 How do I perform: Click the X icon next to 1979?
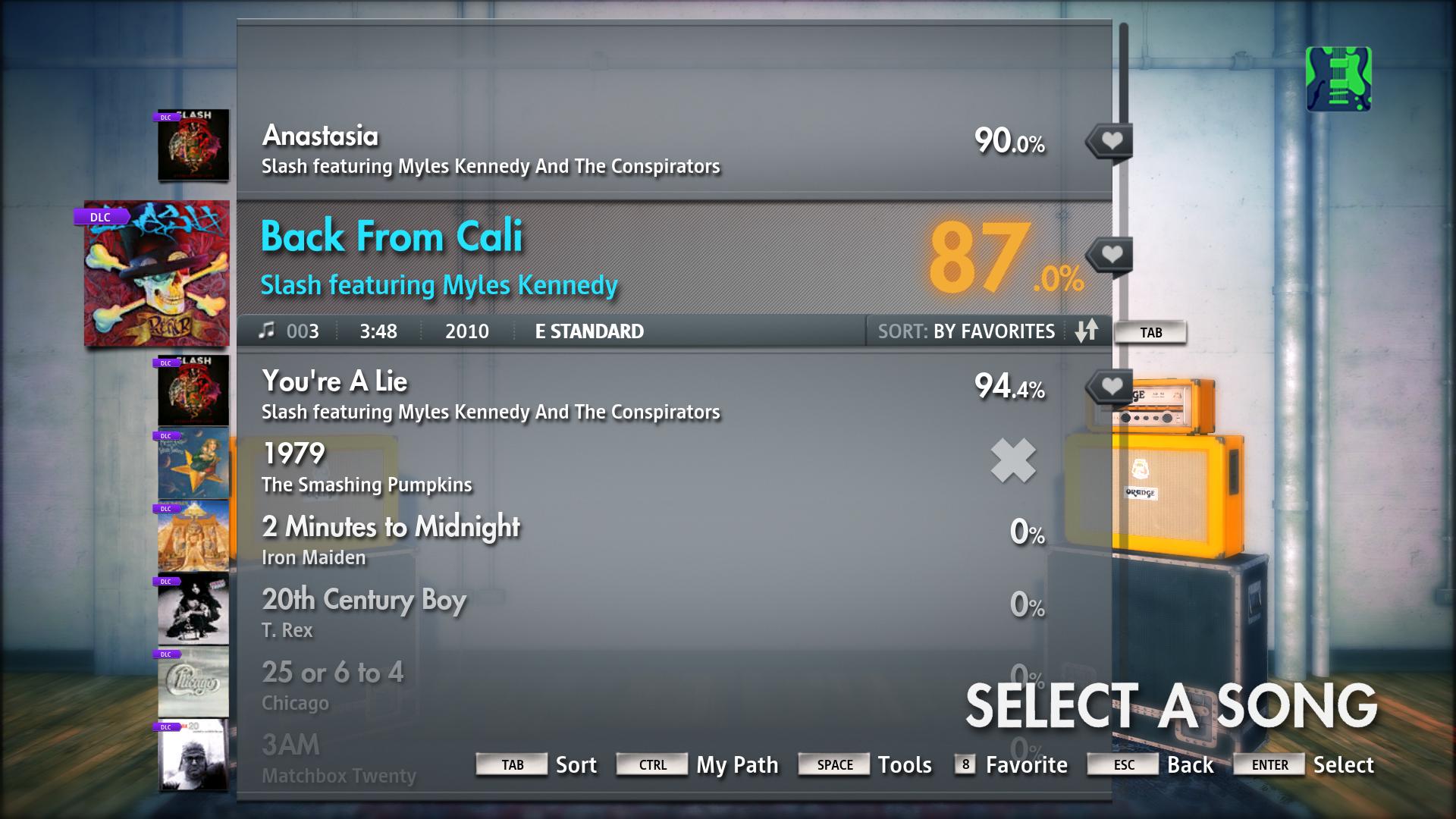tap(1013, 461)
